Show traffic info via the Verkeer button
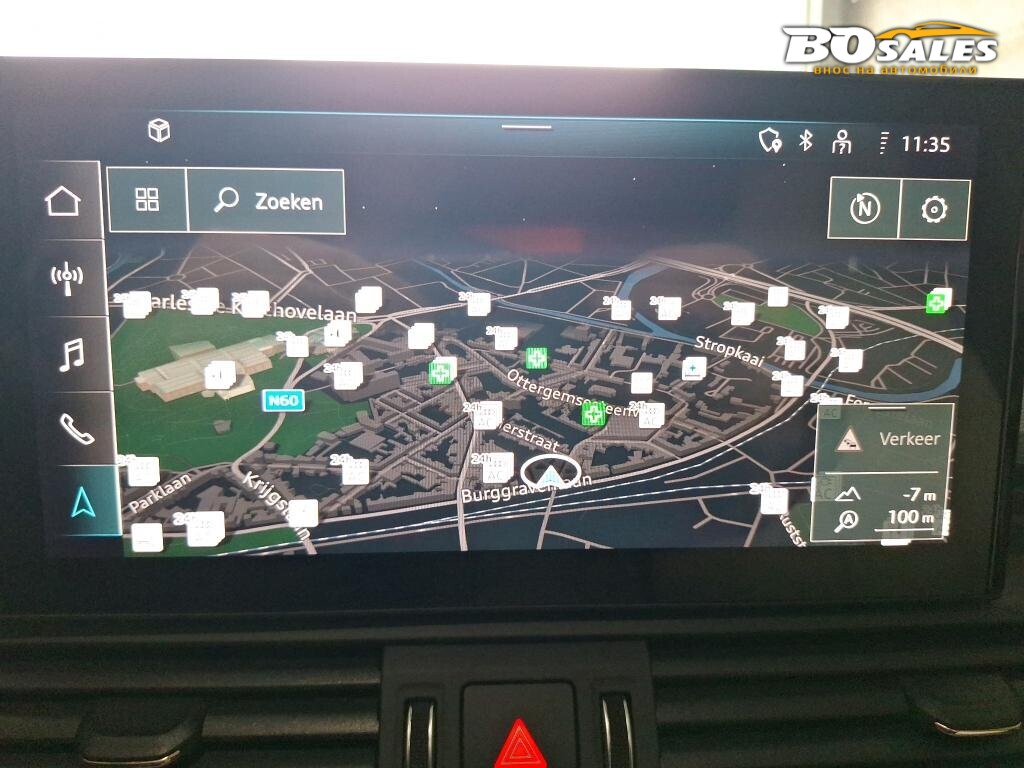This screenshot has width=1024, height=768. [884, 438]
